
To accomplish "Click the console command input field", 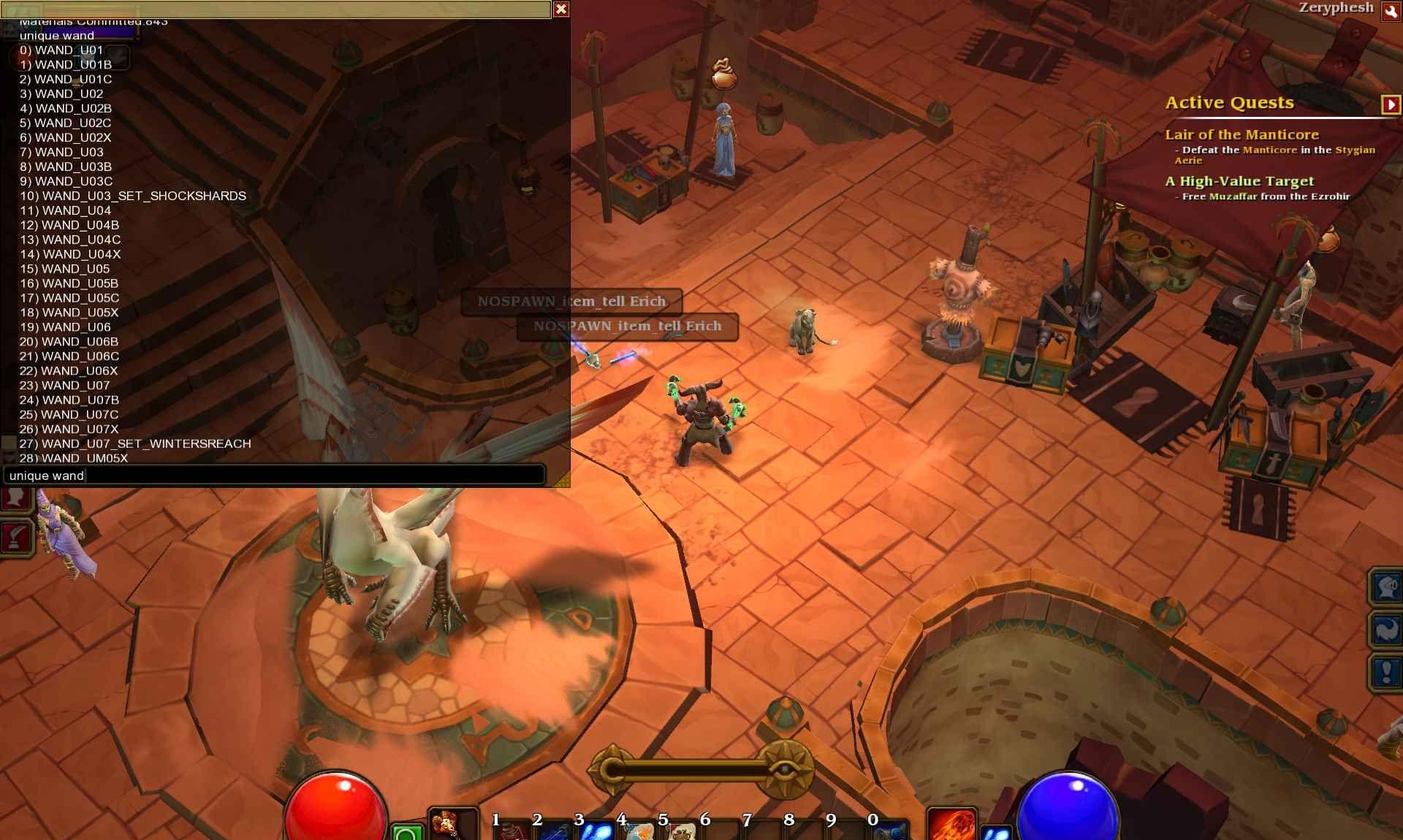I will [275, 476].
